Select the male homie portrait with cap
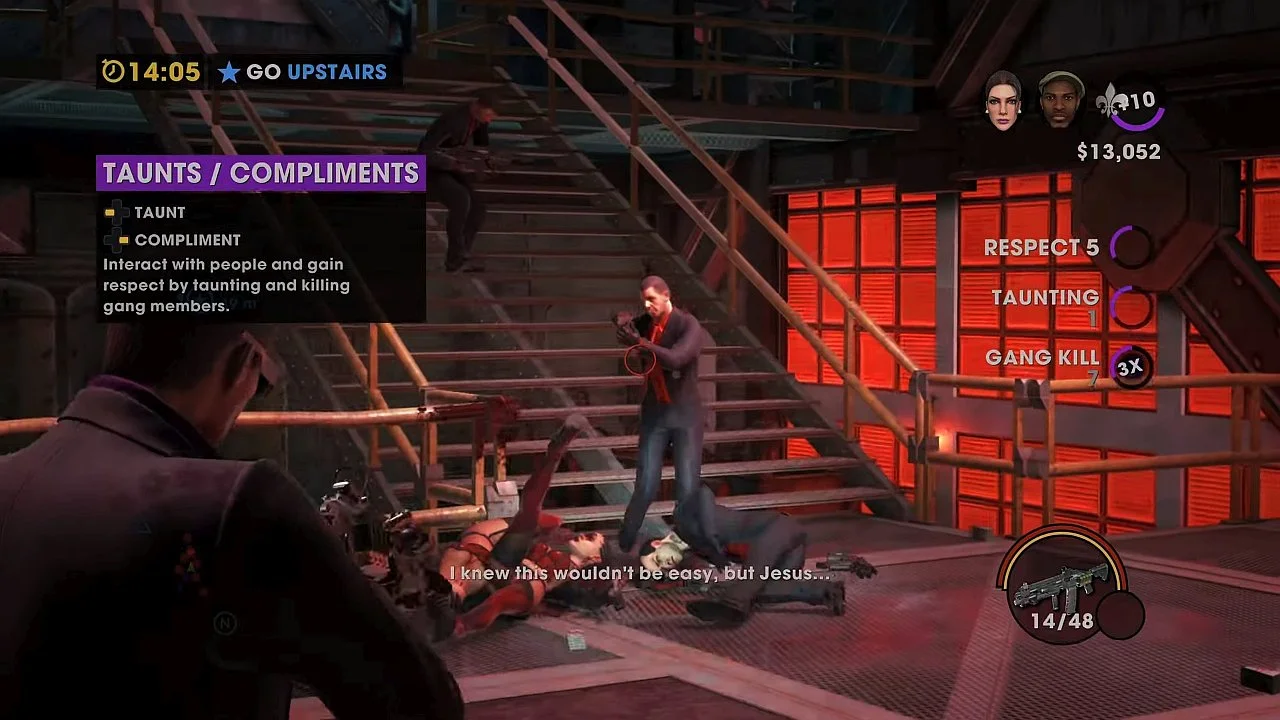 pyautogui.click(x=1060, y=100)
